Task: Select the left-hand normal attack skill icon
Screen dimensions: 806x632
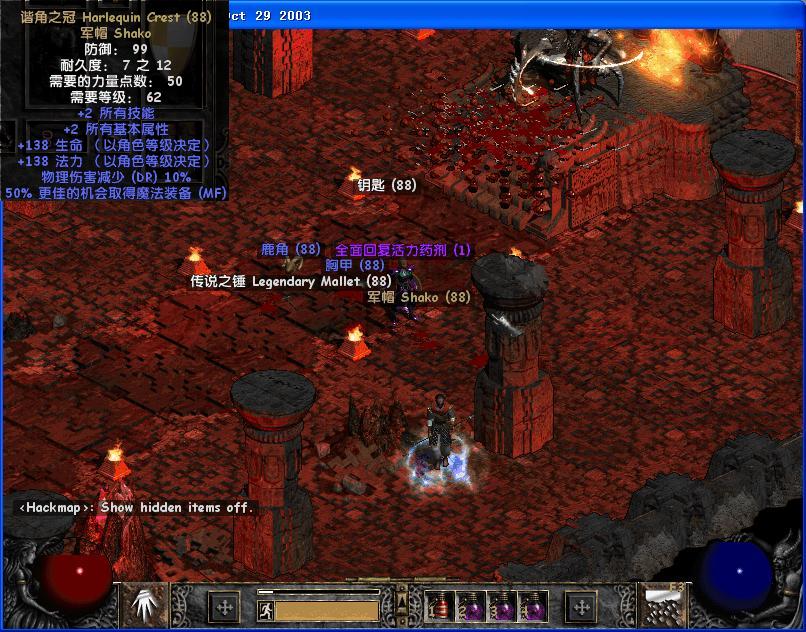Action: click(x=144, y=603)
